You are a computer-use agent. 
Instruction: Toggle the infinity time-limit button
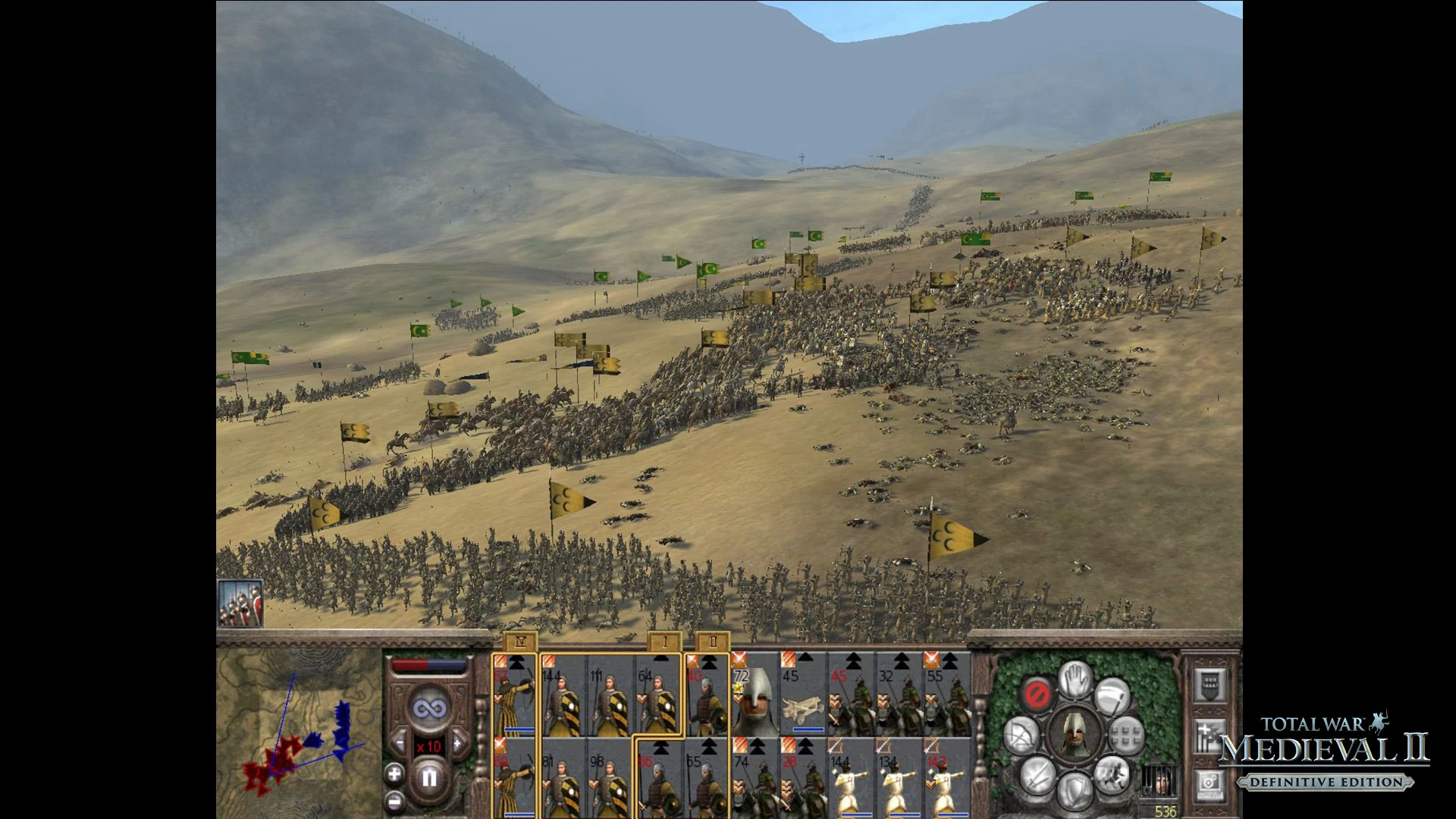429,709
